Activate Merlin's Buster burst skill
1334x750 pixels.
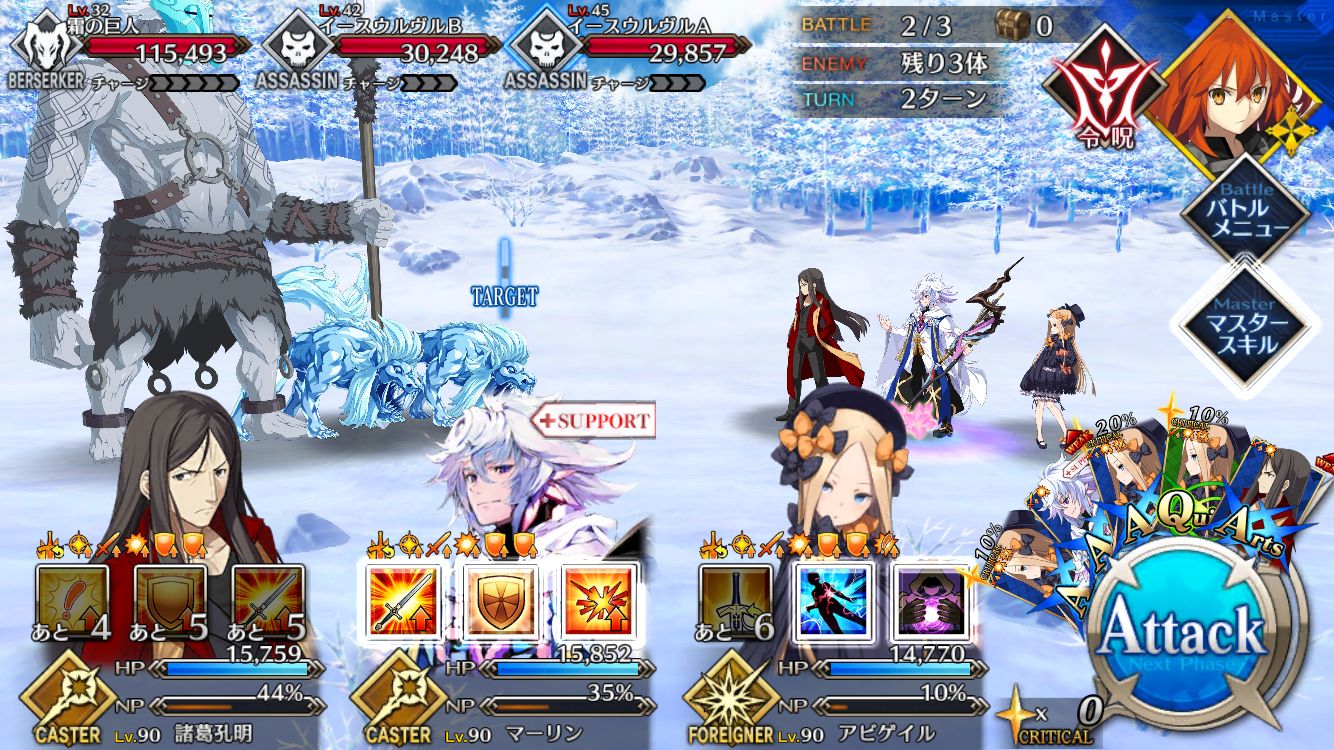(x=598, y=602)
